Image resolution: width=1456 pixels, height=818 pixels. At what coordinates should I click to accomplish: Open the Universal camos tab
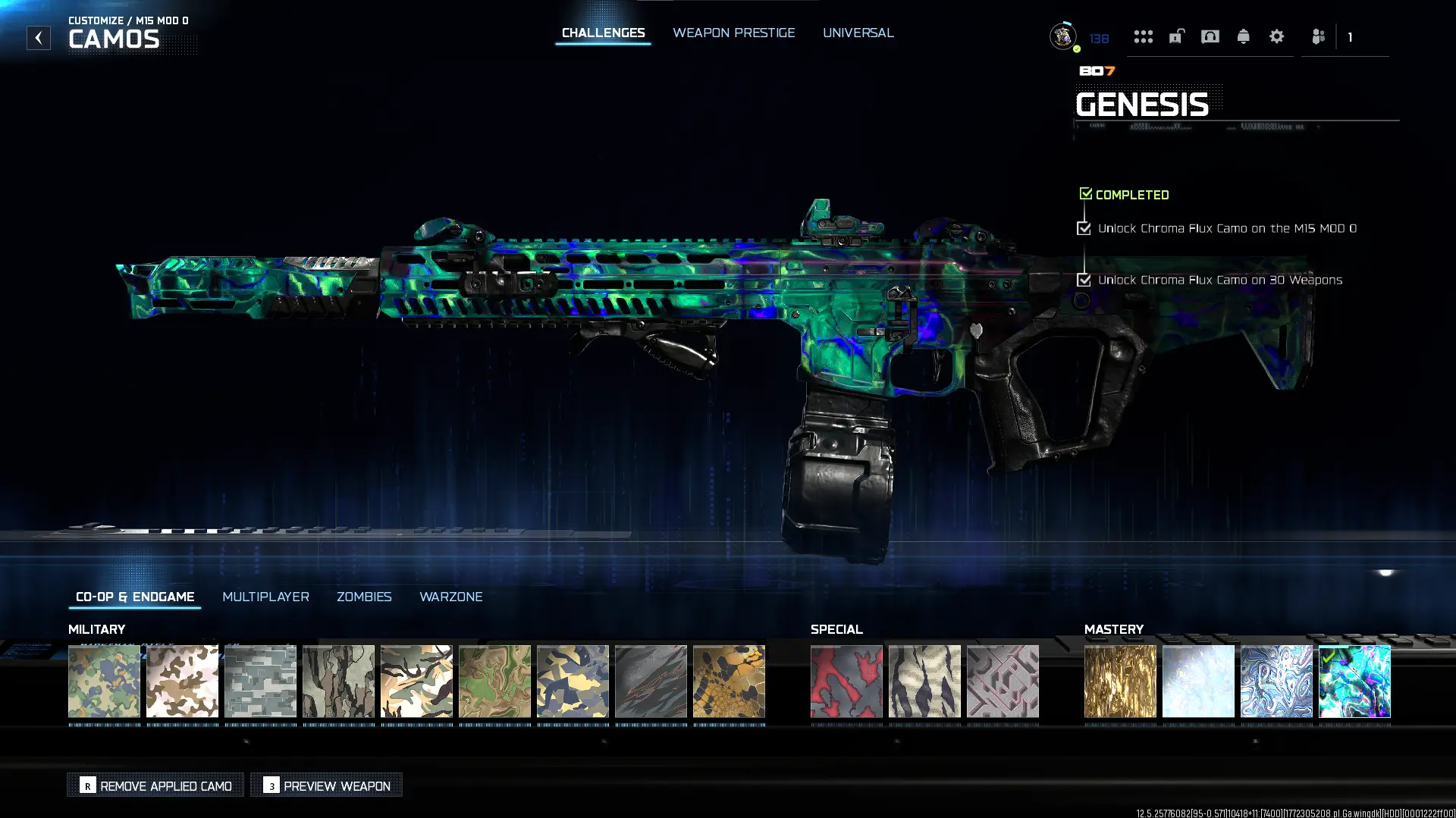click(858, 33)
